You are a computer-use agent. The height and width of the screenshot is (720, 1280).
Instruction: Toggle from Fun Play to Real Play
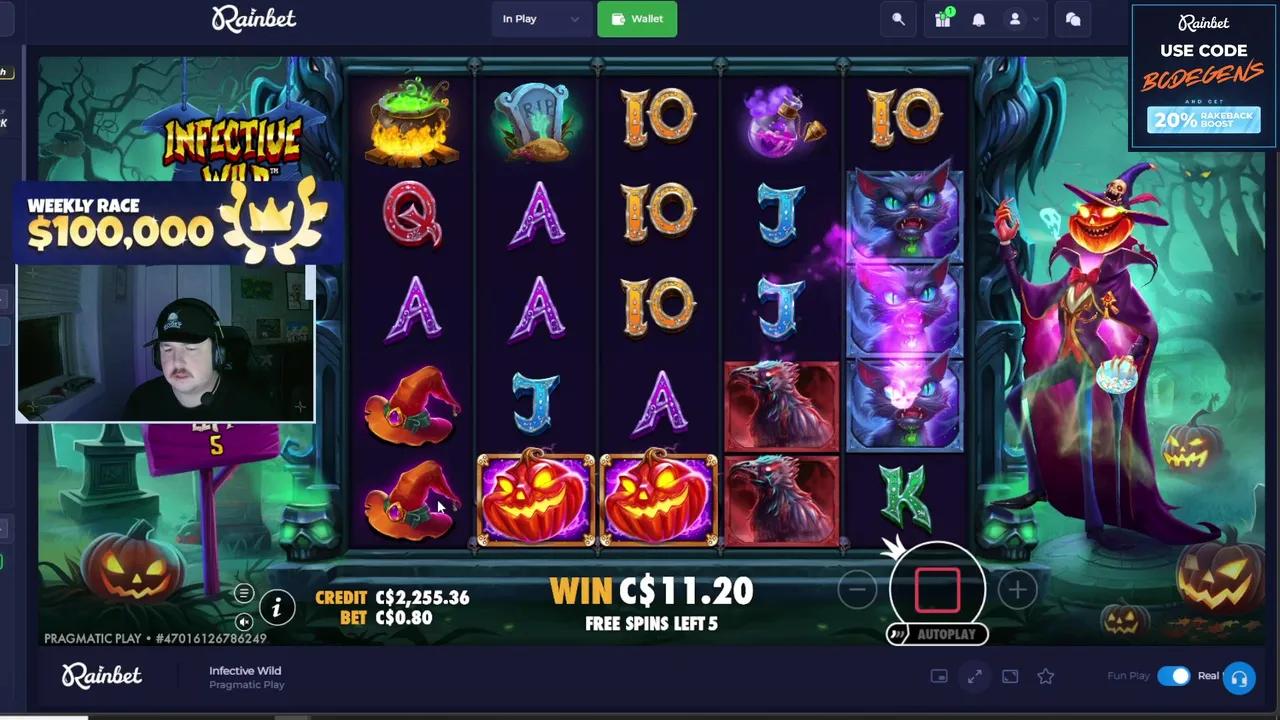coord(1176,676)
